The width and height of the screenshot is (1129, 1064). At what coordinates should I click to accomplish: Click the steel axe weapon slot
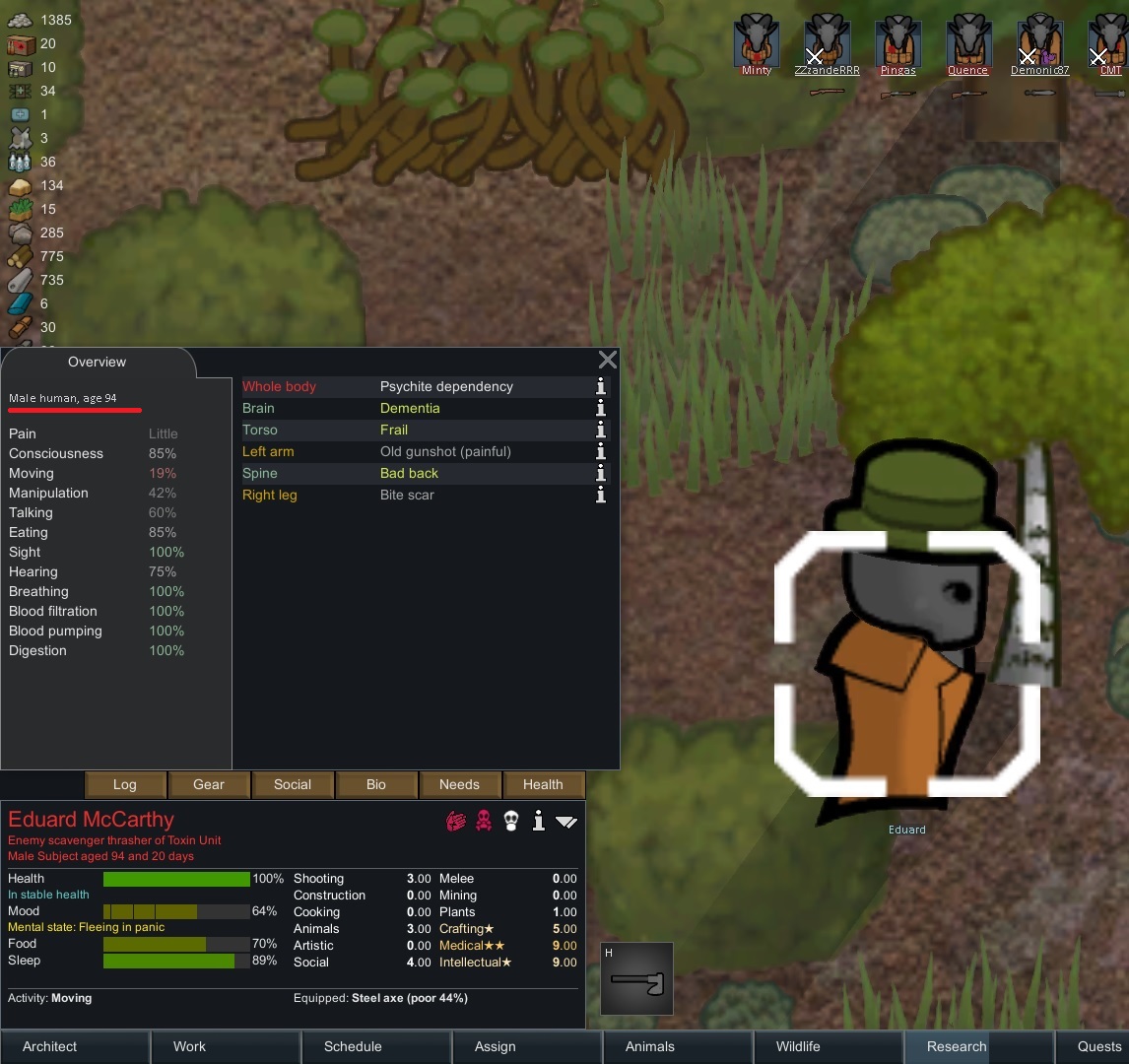coord(636,979)
